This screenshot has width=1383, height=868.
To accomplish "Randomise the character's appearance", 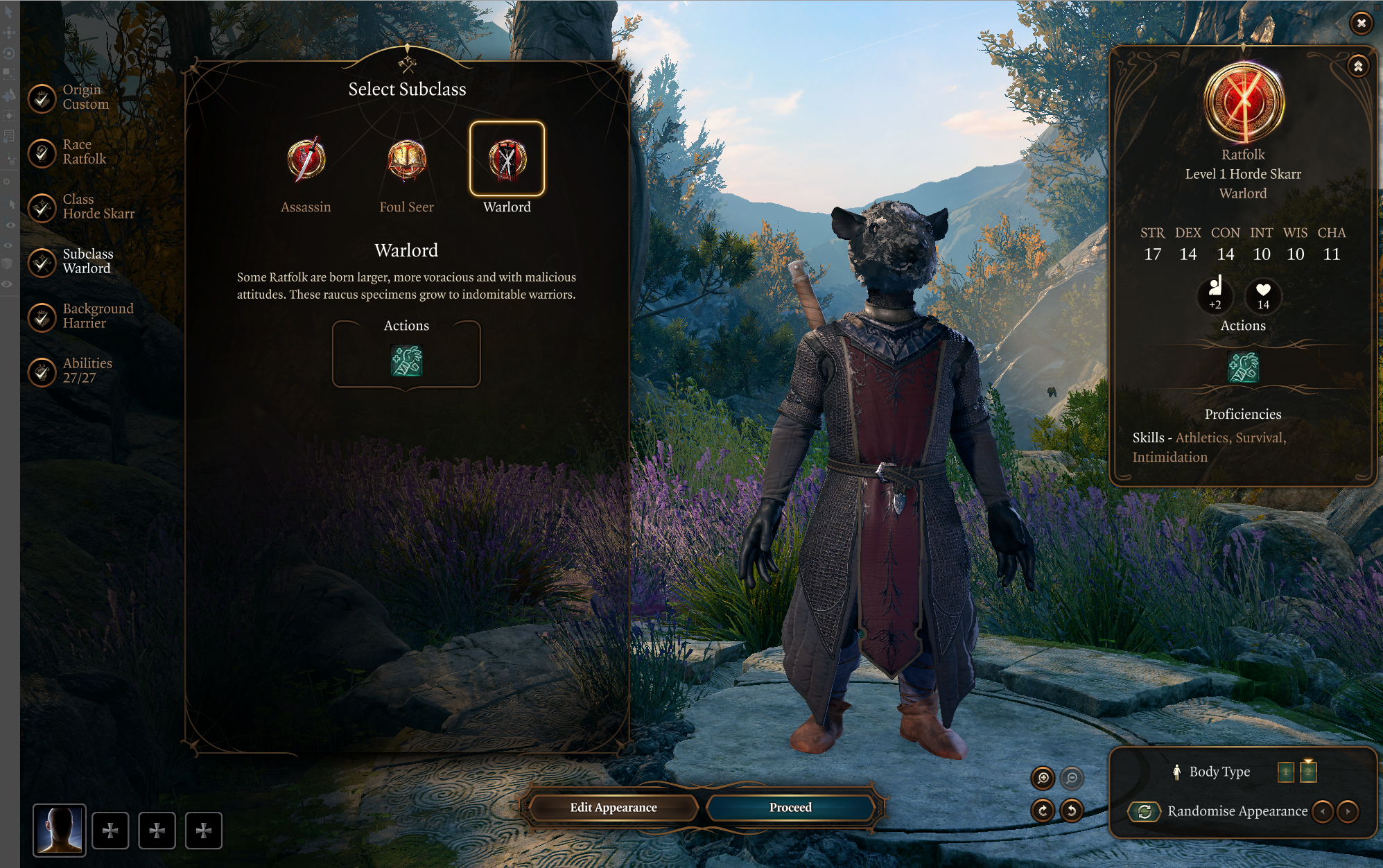I will [1145, 811].
